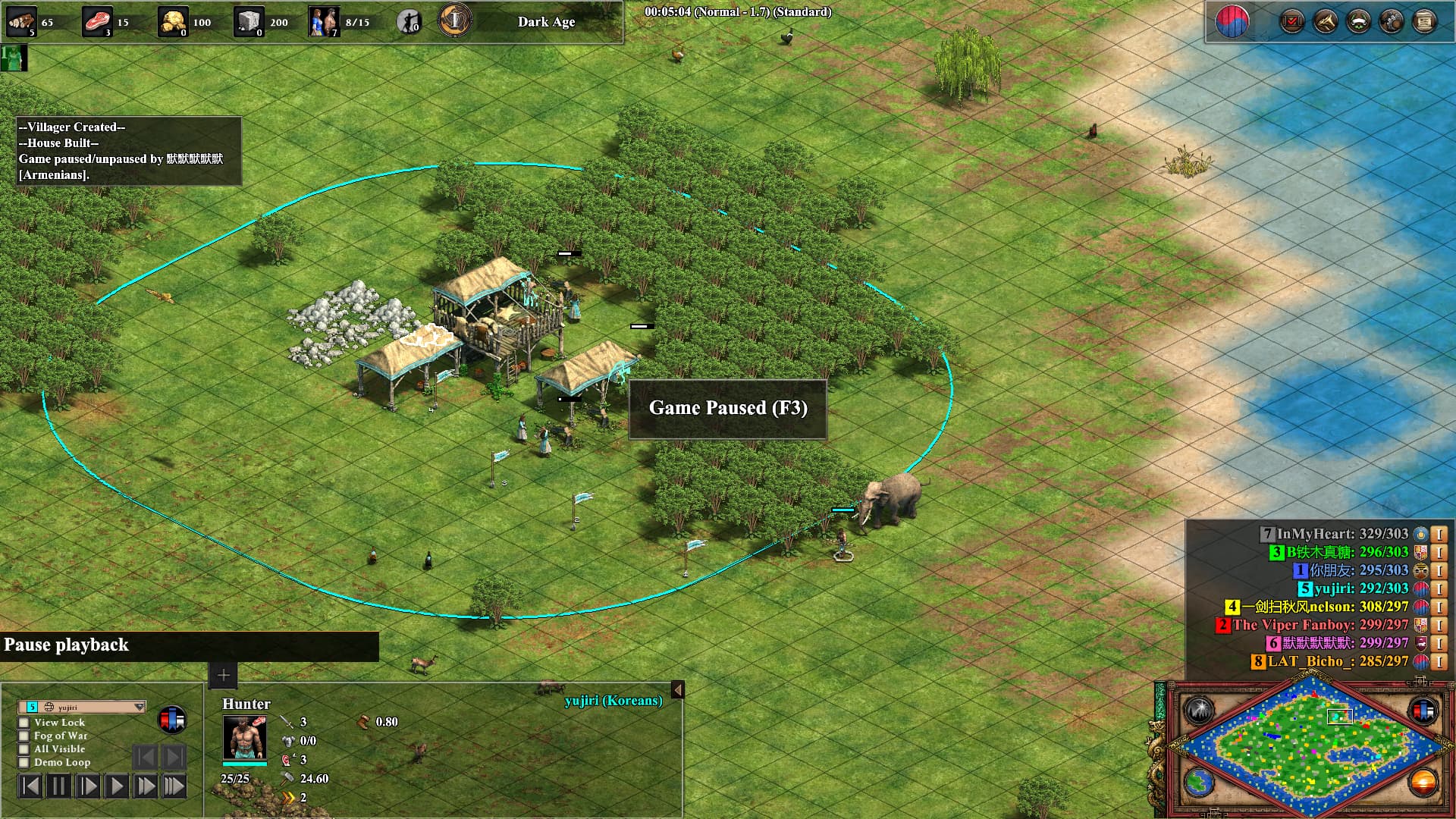The height and width of the screenshot is (819, 1456).
Task: Click the golden horn icon in top bar
Action: [1325, 21]
